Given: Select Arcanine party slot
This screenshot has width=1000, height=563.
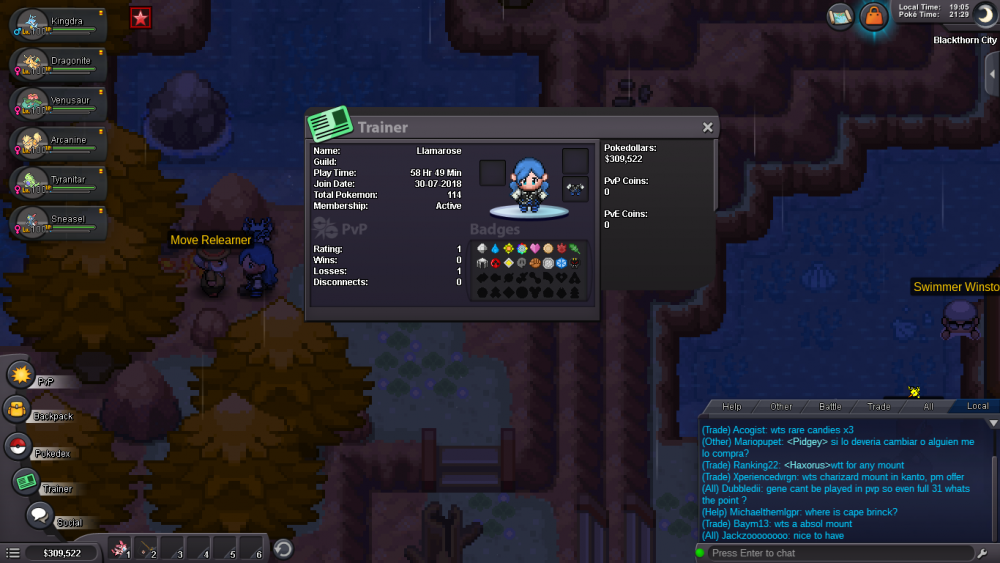Looking at the screenshot, I should [58, 142].
